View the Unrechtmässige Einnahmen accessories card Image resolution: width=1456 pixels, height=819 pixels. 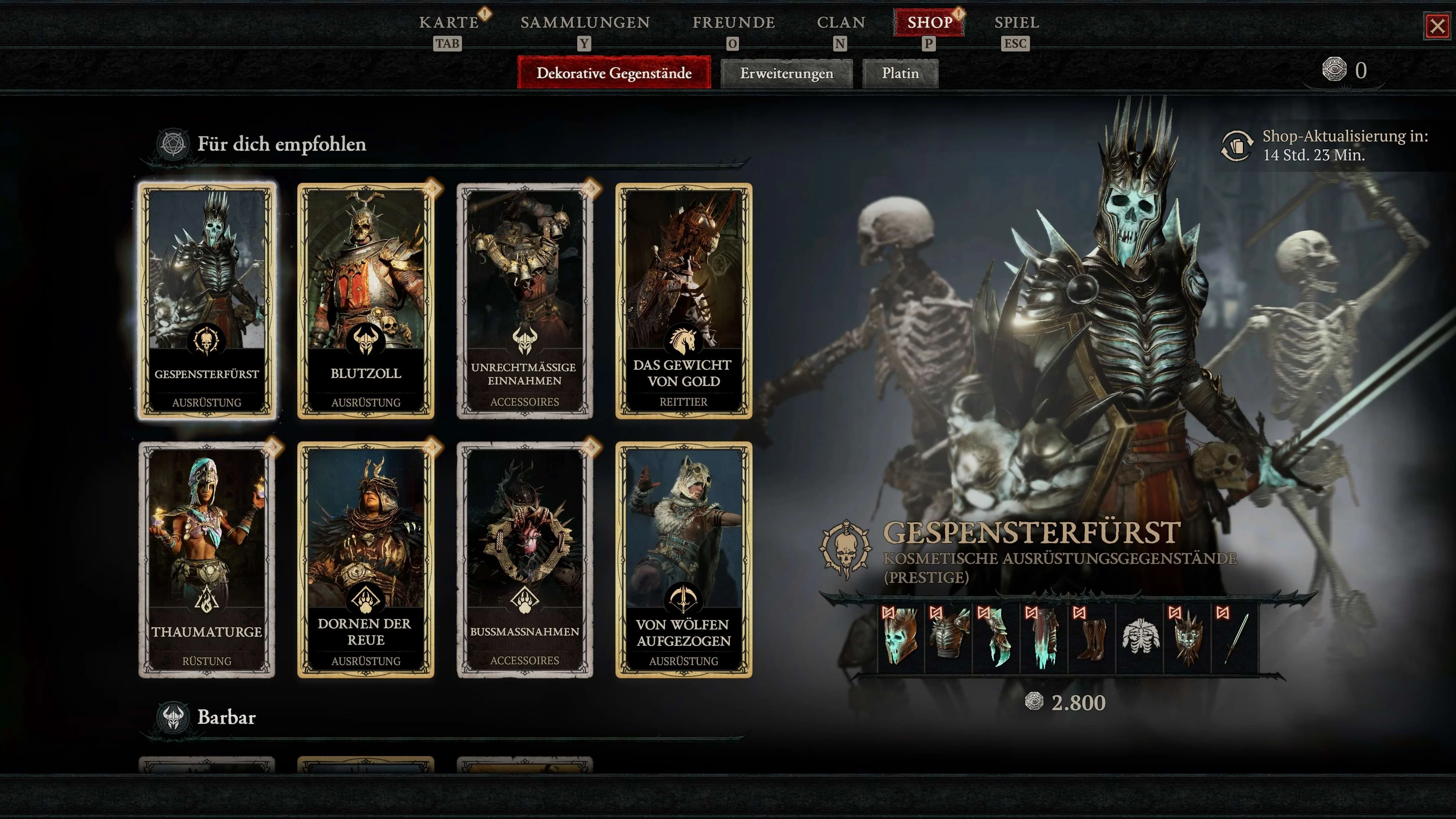[x=524, y=301]
